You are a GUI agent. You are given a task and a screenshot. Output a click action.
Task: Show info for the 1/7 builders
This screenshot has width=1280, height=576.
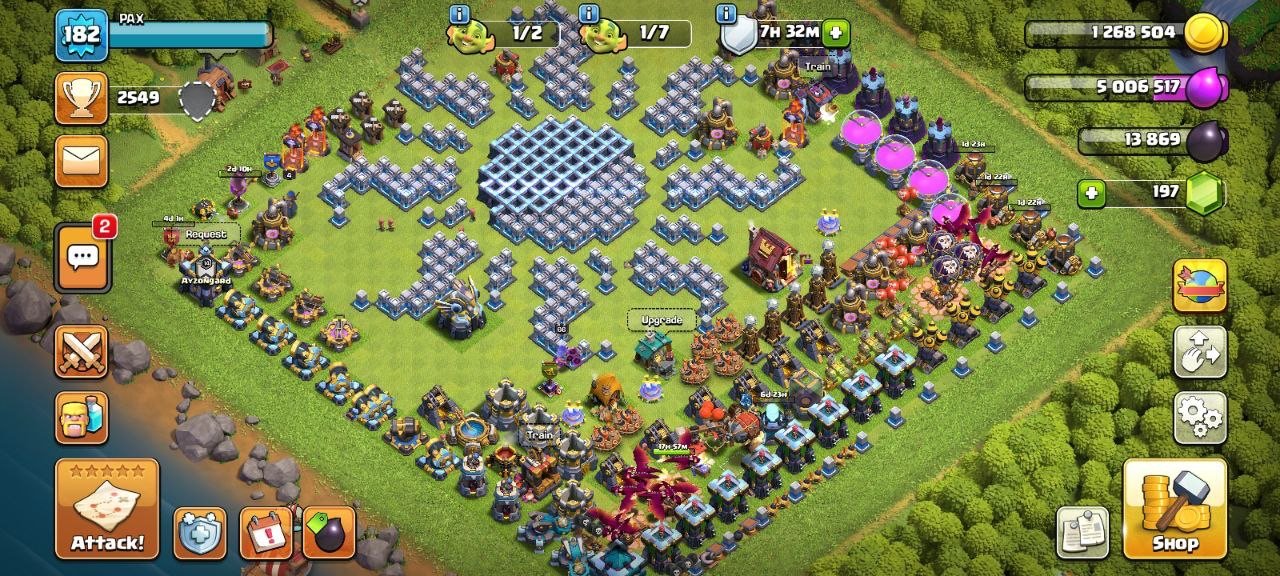click(589, 14)
